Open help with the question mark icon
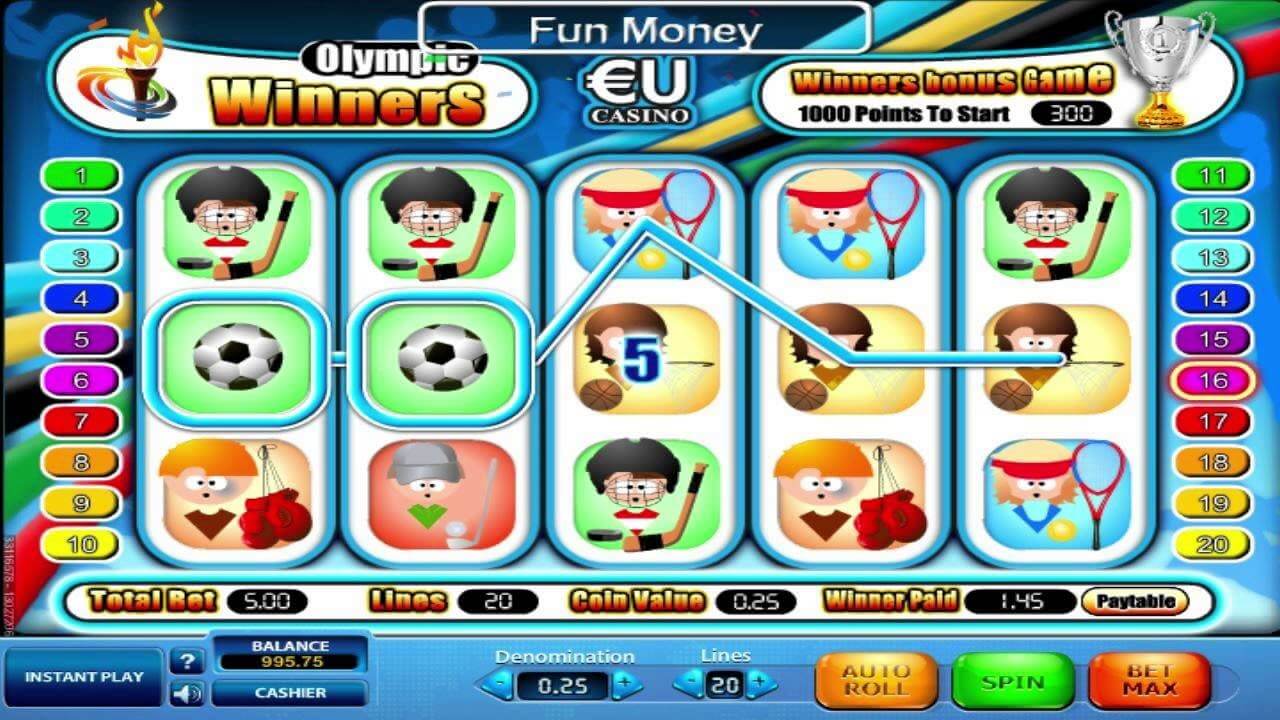Image resolution: width=1280 pixels, height=720 pixels. [x=186, y=659]
